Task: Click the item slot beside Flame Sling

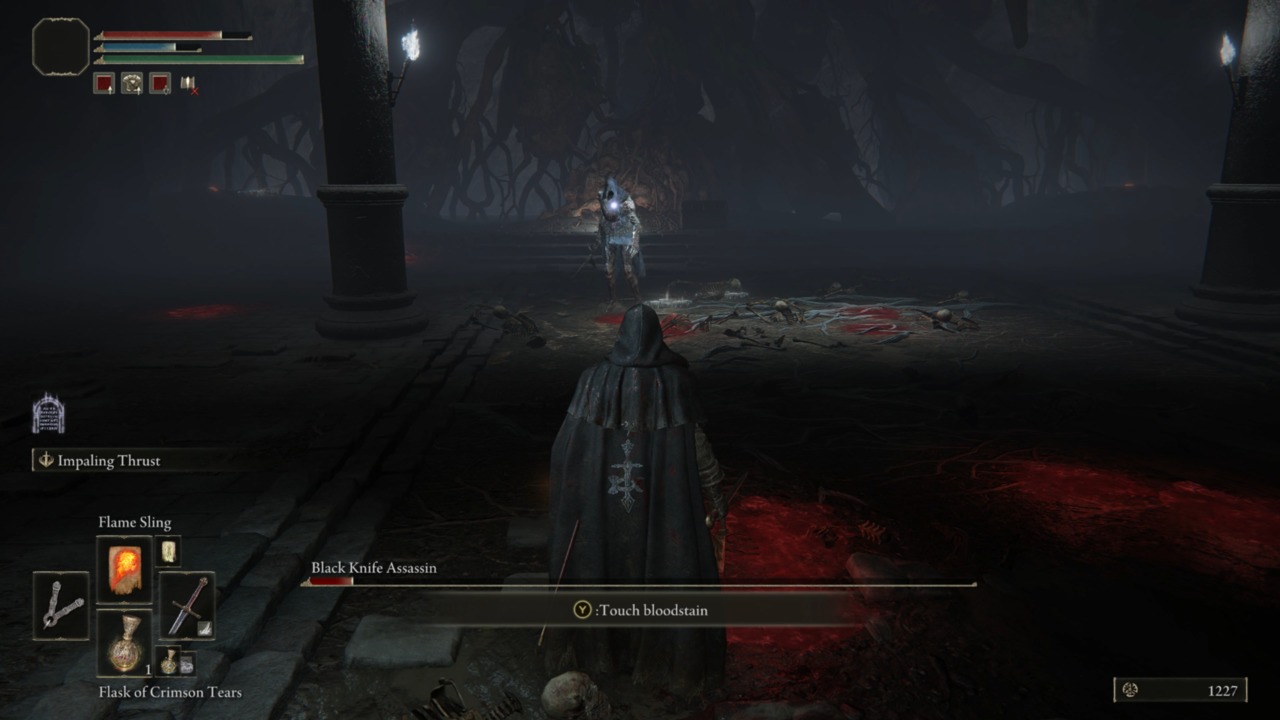Action: coord(170,550)
